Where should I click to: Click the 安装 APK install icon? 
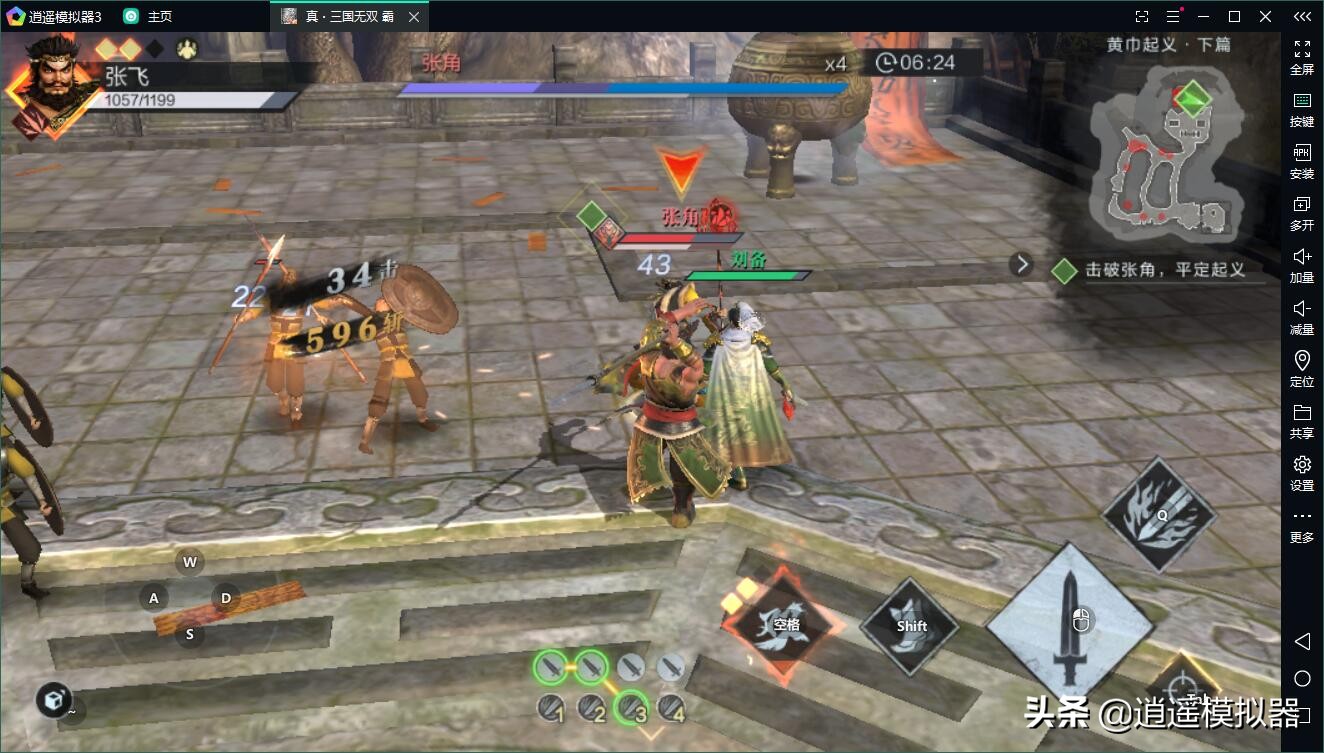pyautogui.click(x=1302, y=162)
